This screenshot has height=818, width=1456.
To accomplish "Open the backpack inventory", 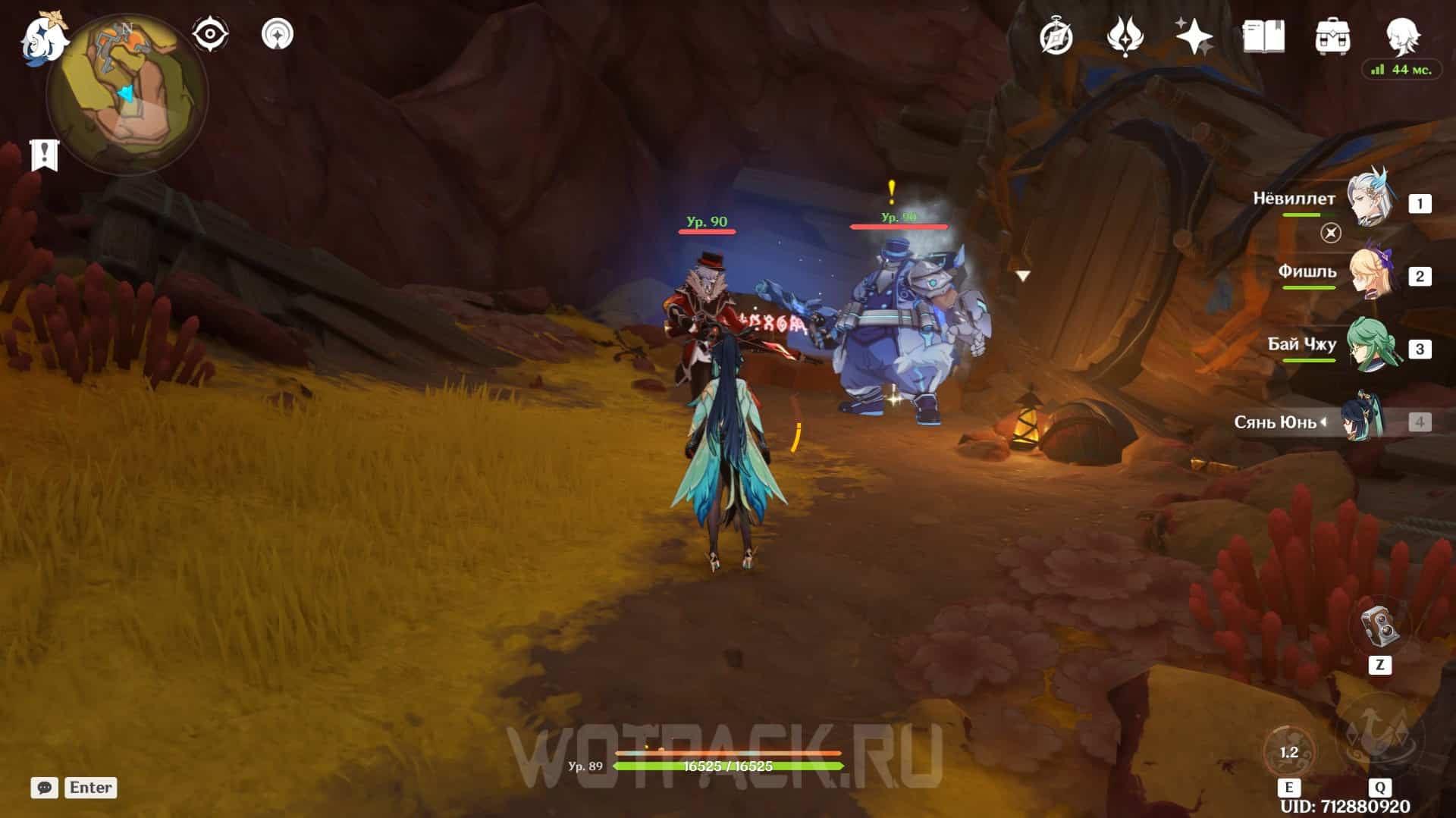I will tap(1332, 36).
